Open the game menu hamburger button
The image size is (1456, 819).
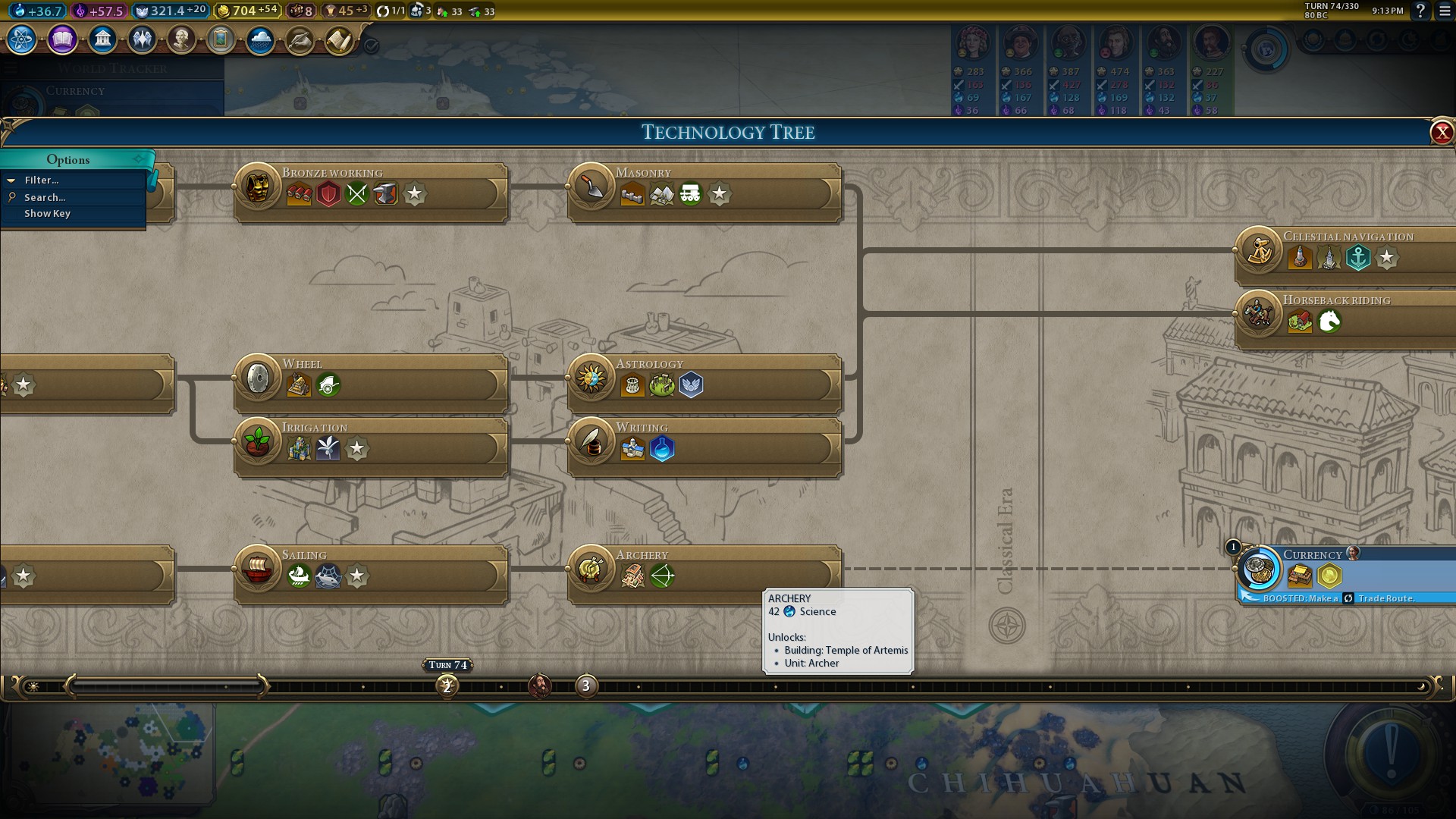[1444, 11]
